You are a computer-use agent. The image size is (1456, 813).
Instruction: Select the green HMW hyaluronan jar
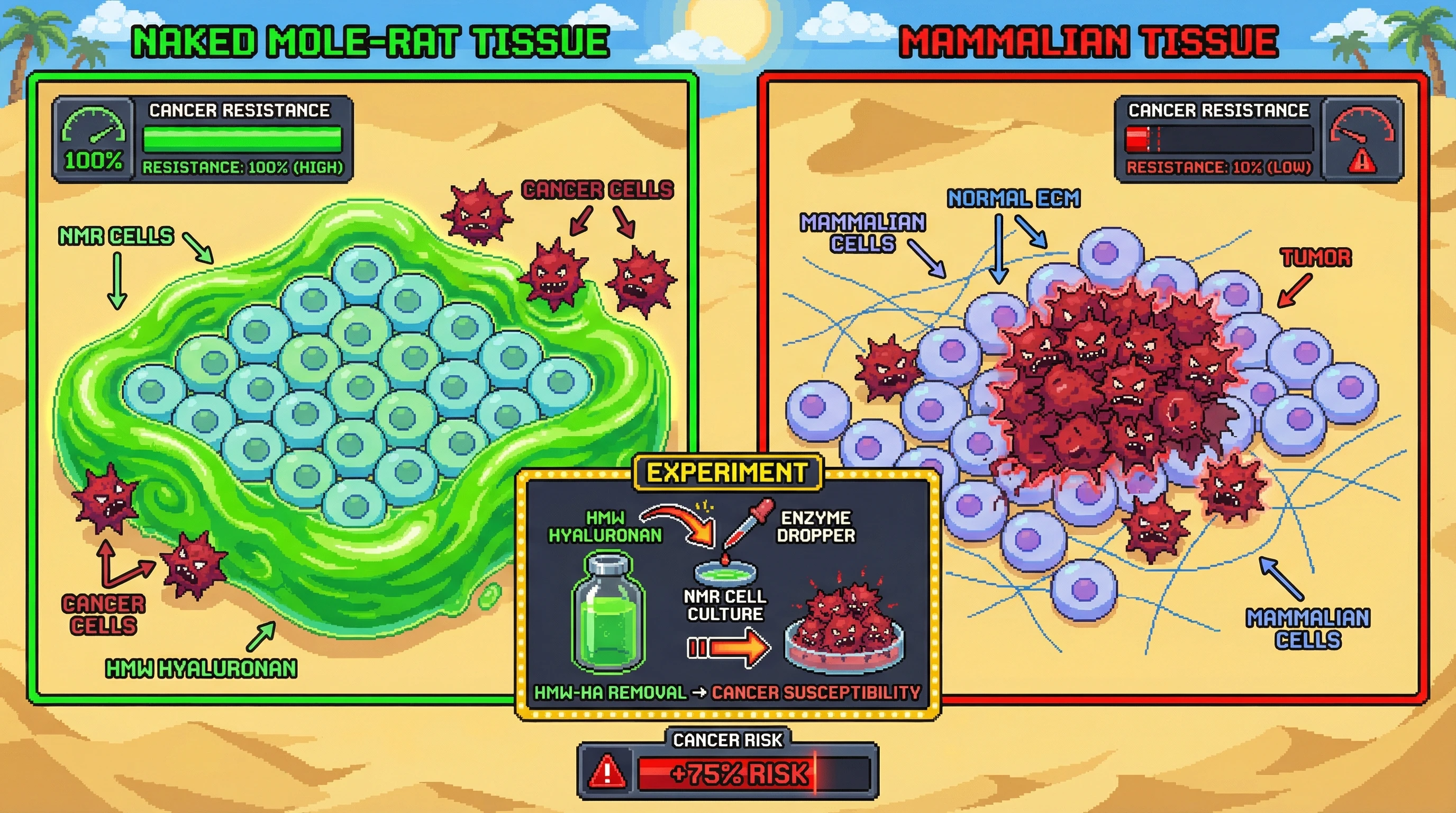(x=608, y=614)
